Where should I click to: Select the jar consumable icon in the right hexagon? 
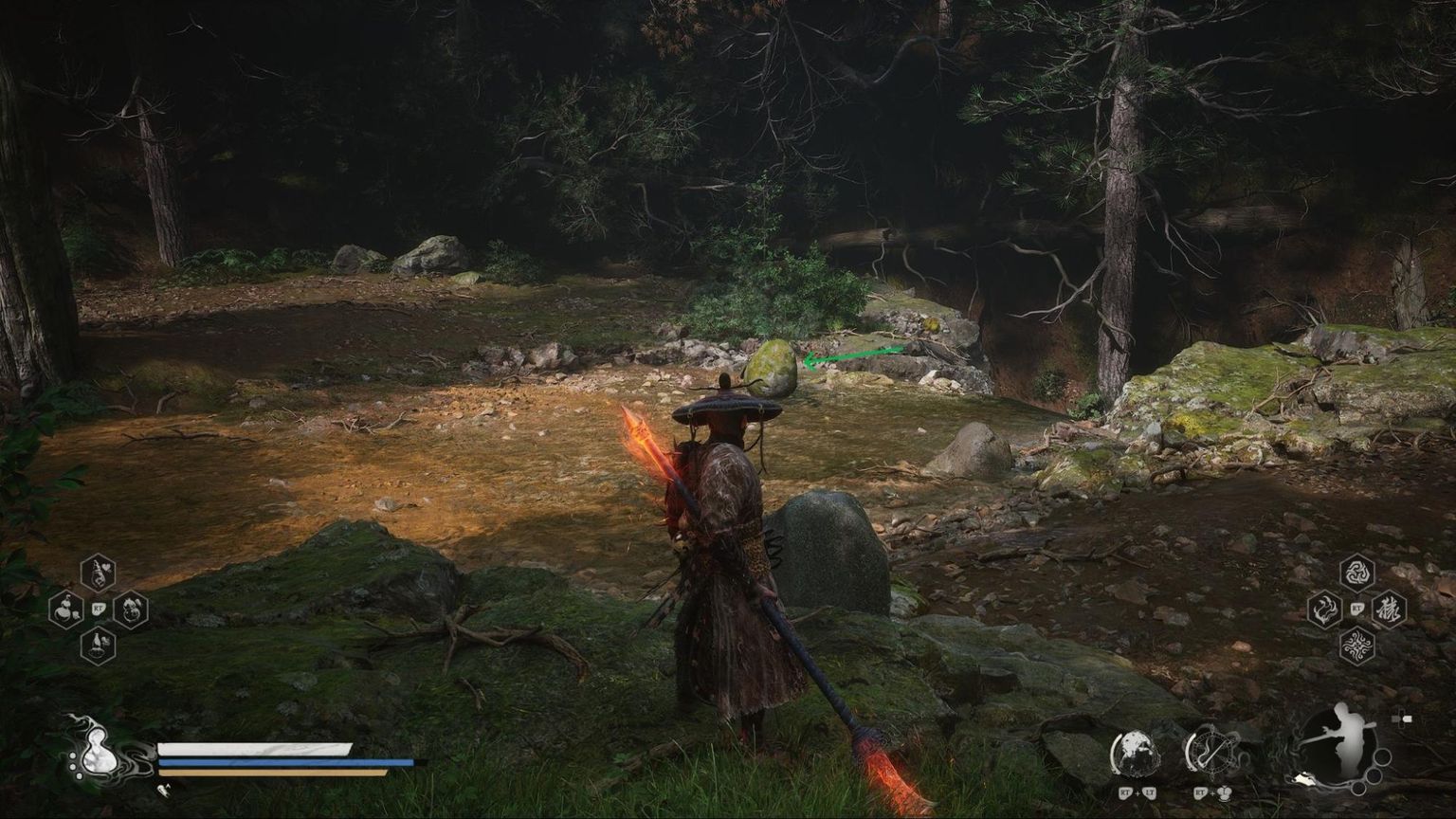click(131, 611)
